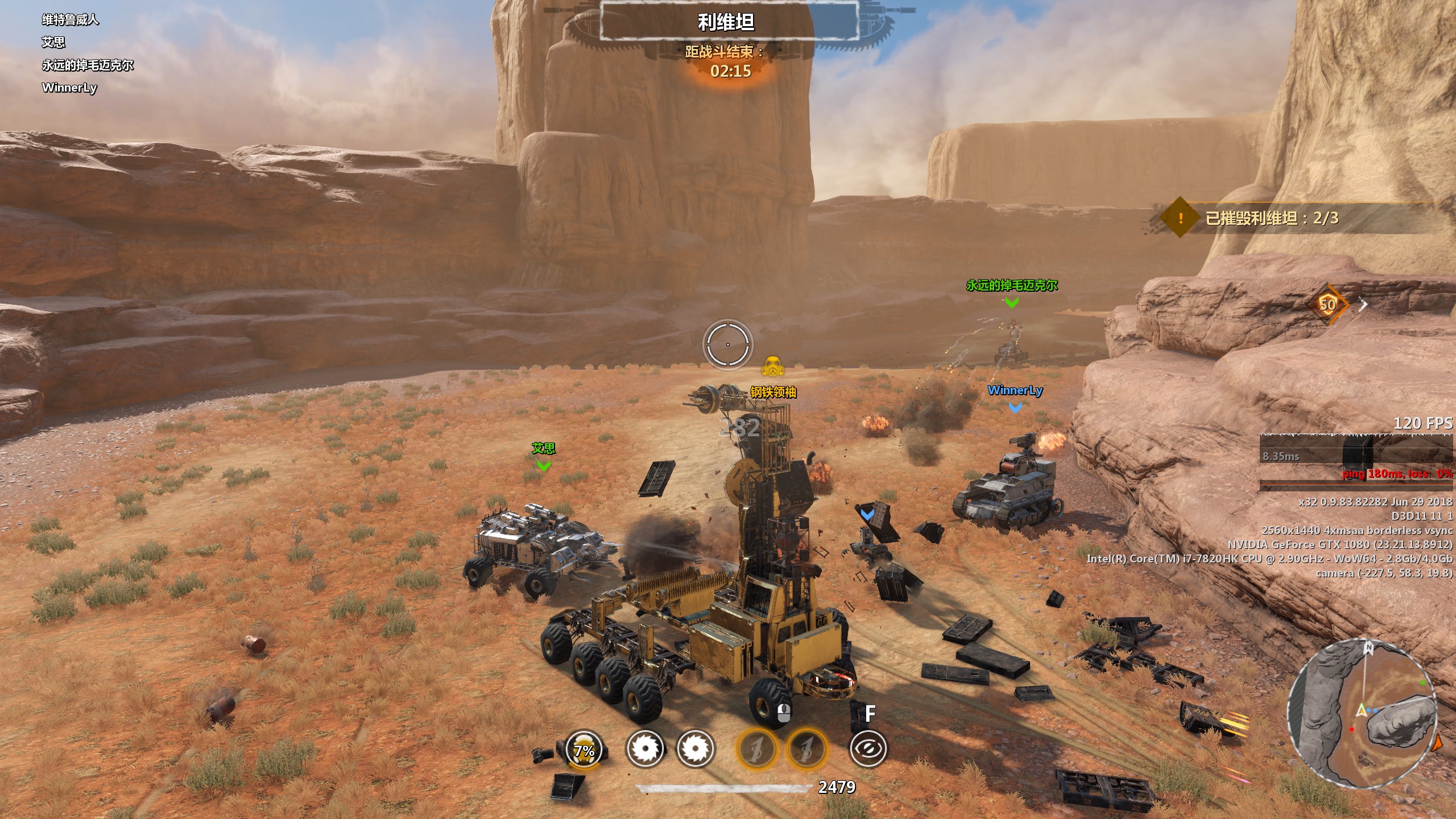1456x819 pixels.
Task: Click the 已摧毁利维坦 objective tracker
Action: [x=1272, y=218]
